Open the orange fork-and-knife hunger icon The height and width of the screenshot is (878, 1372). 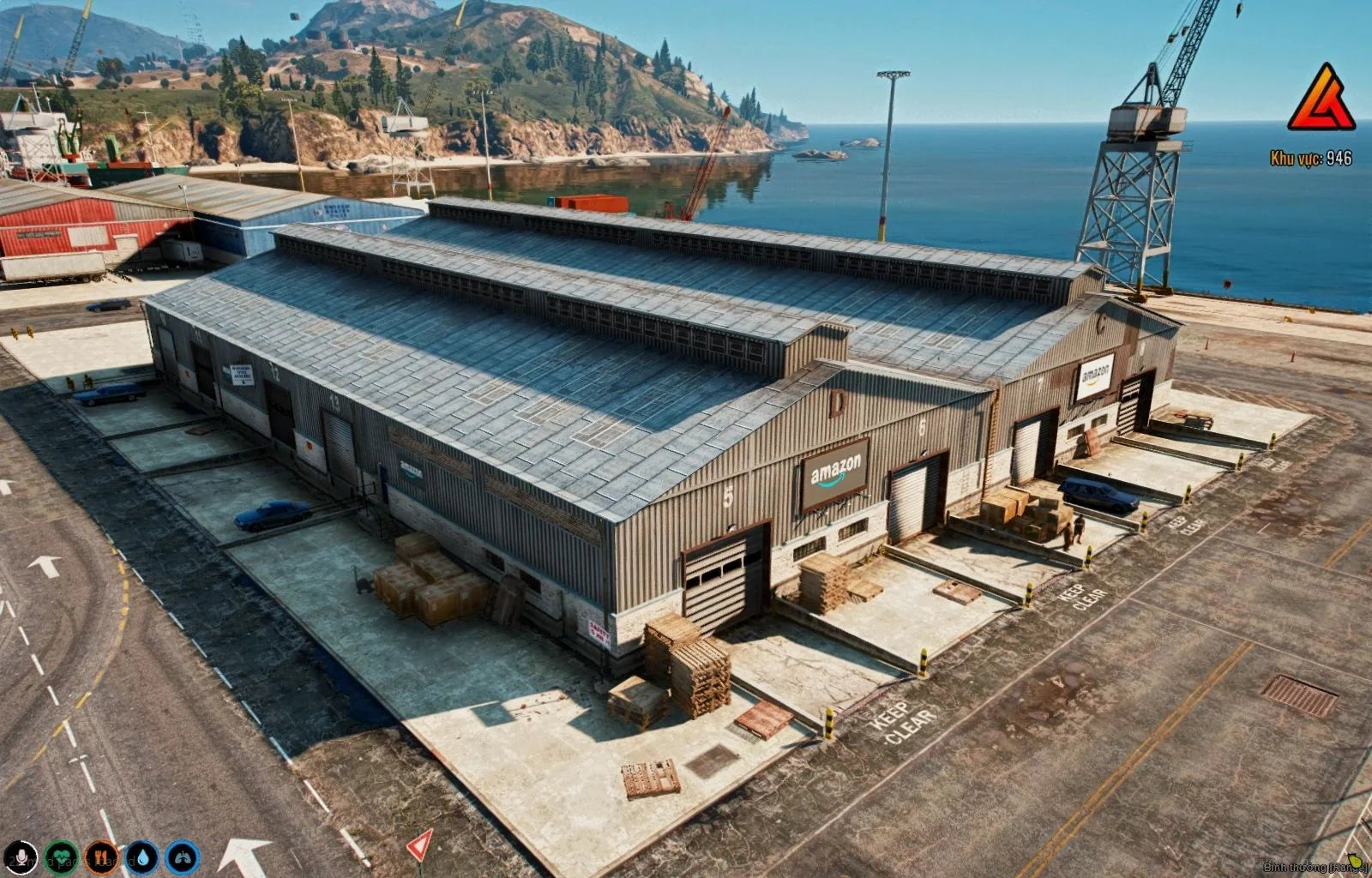(x=100, y=857)
